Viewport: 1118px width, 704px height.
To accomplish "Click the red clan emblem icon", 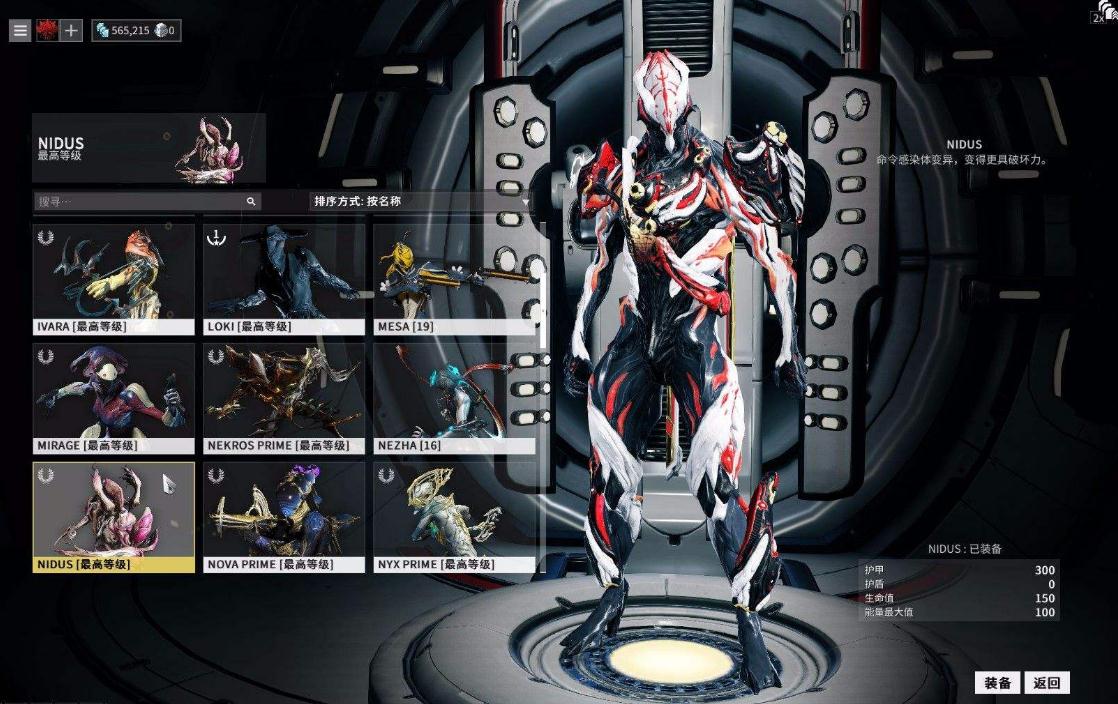I will click(46, 30).
